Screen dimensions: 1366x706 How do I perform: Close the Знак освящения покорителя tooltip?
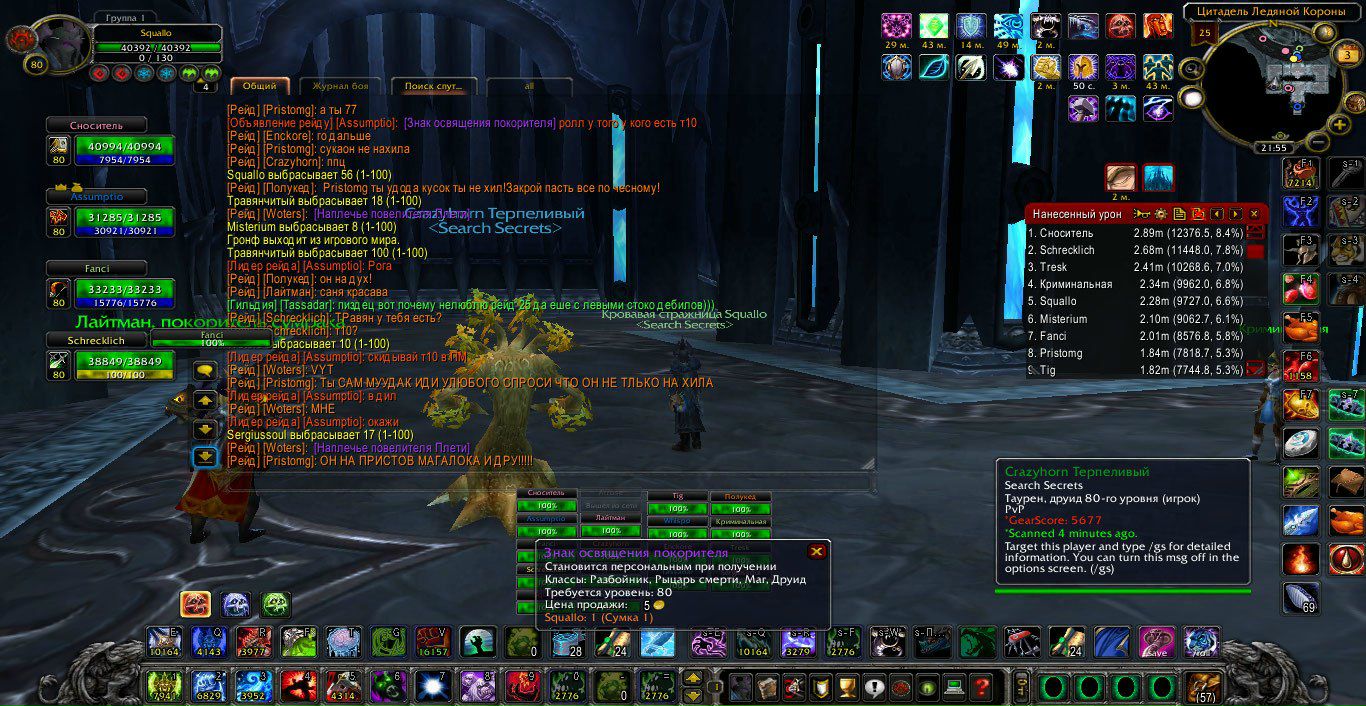click(817, 551)
